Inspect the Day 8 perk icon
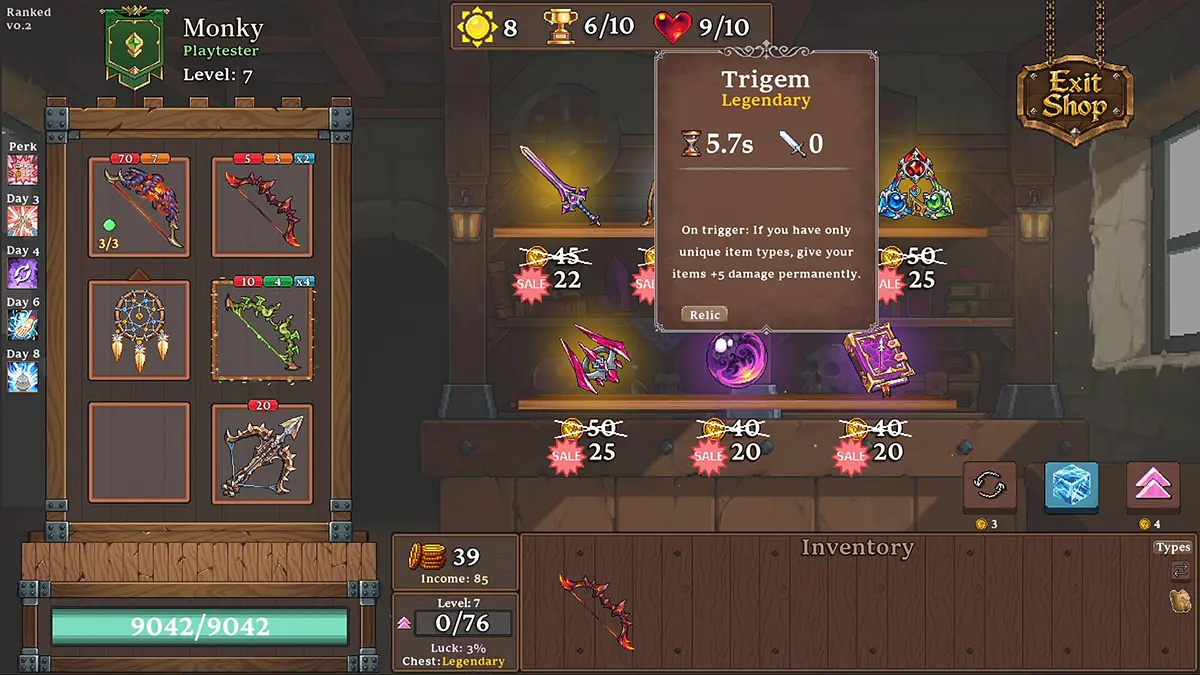This screenshot has height=675, width=1200. tap(22, 376)
